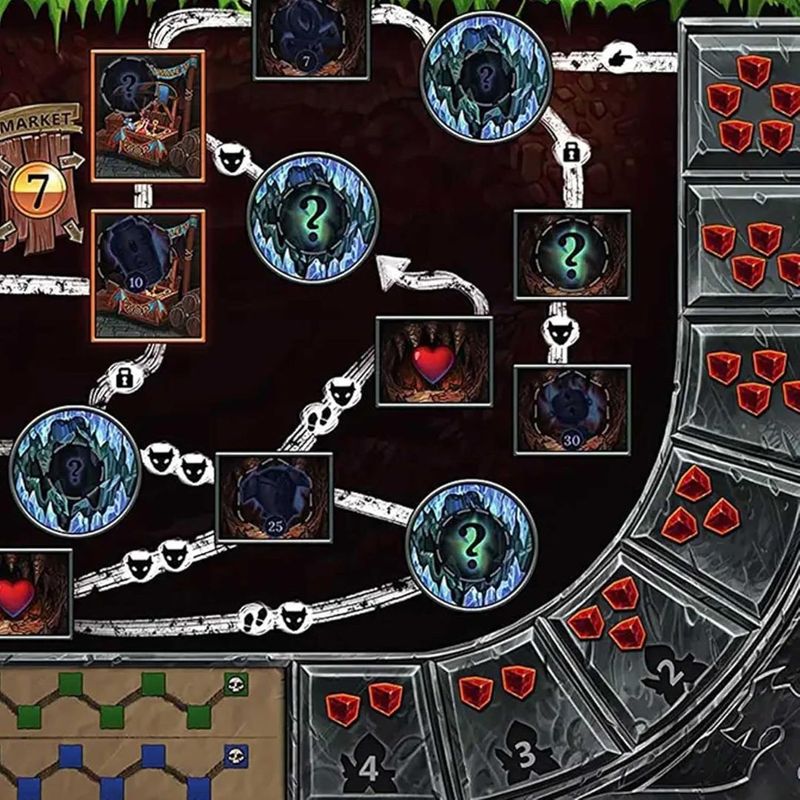The height and width of the screenshot is (800, 800).
Task: Select the skull at the green path's end
Action: tap(235, 685)
